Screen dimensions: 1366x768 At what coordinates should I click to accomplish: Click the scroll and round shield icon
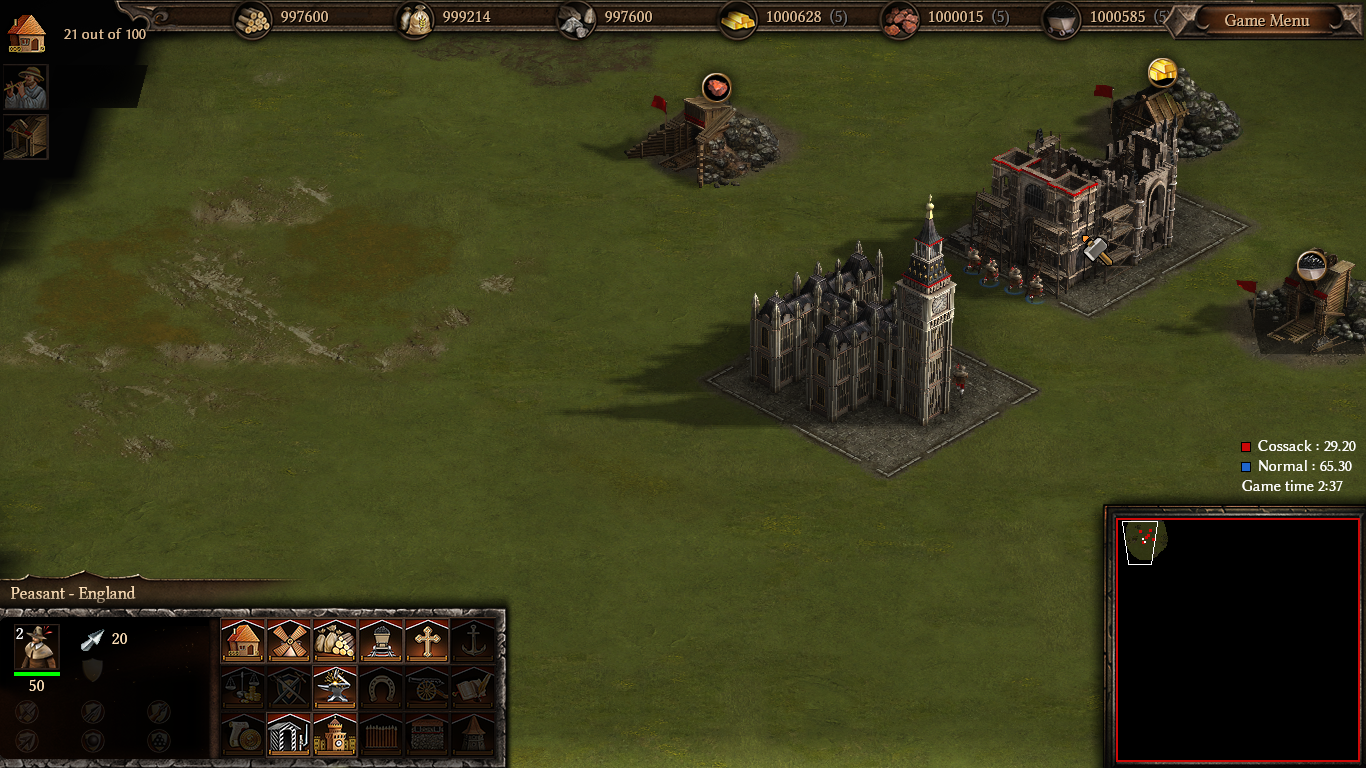click(x=243, y=734)
